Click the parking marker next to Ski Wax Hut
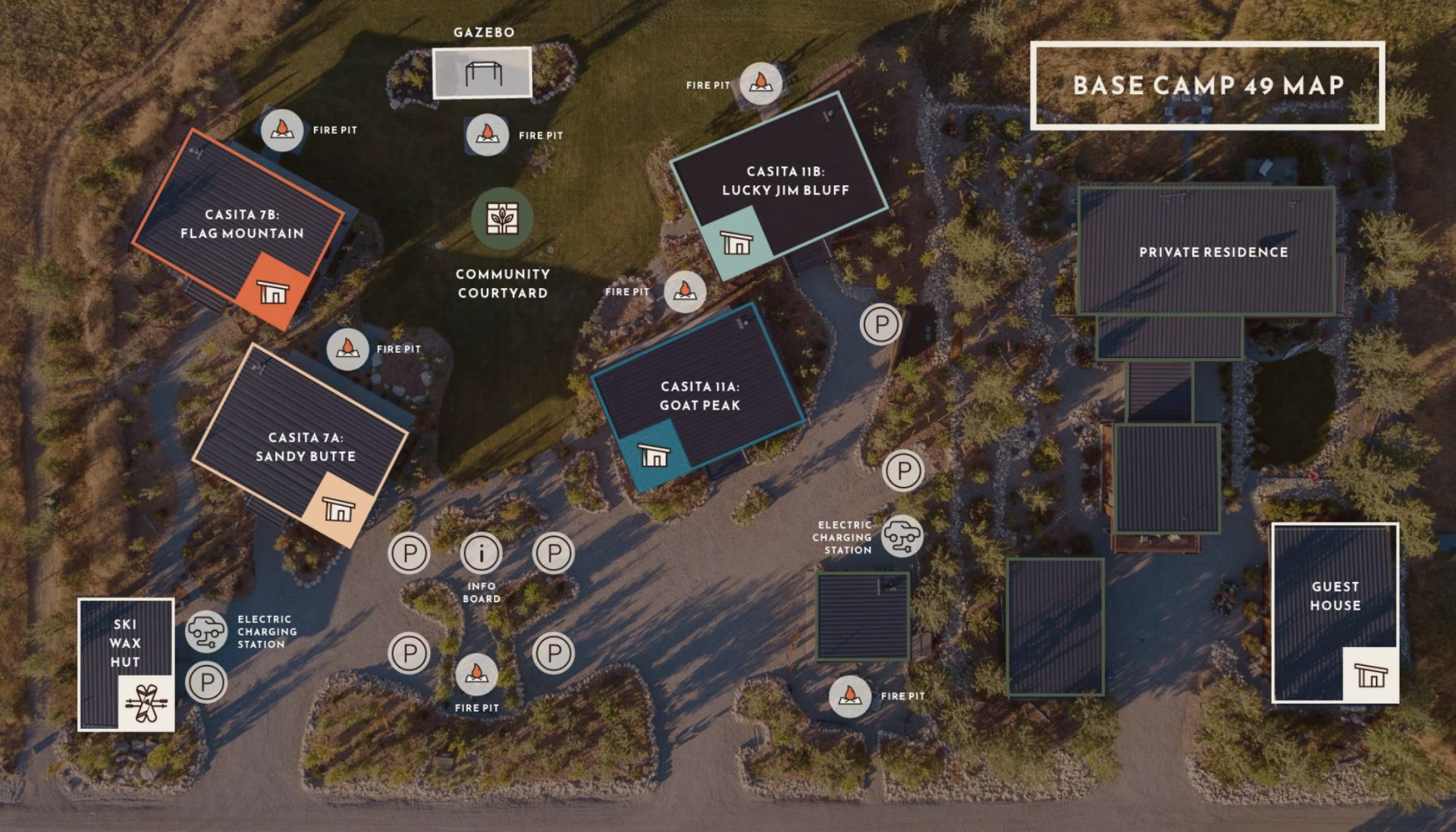The image size is (1456, 832). tap(206, 682)
